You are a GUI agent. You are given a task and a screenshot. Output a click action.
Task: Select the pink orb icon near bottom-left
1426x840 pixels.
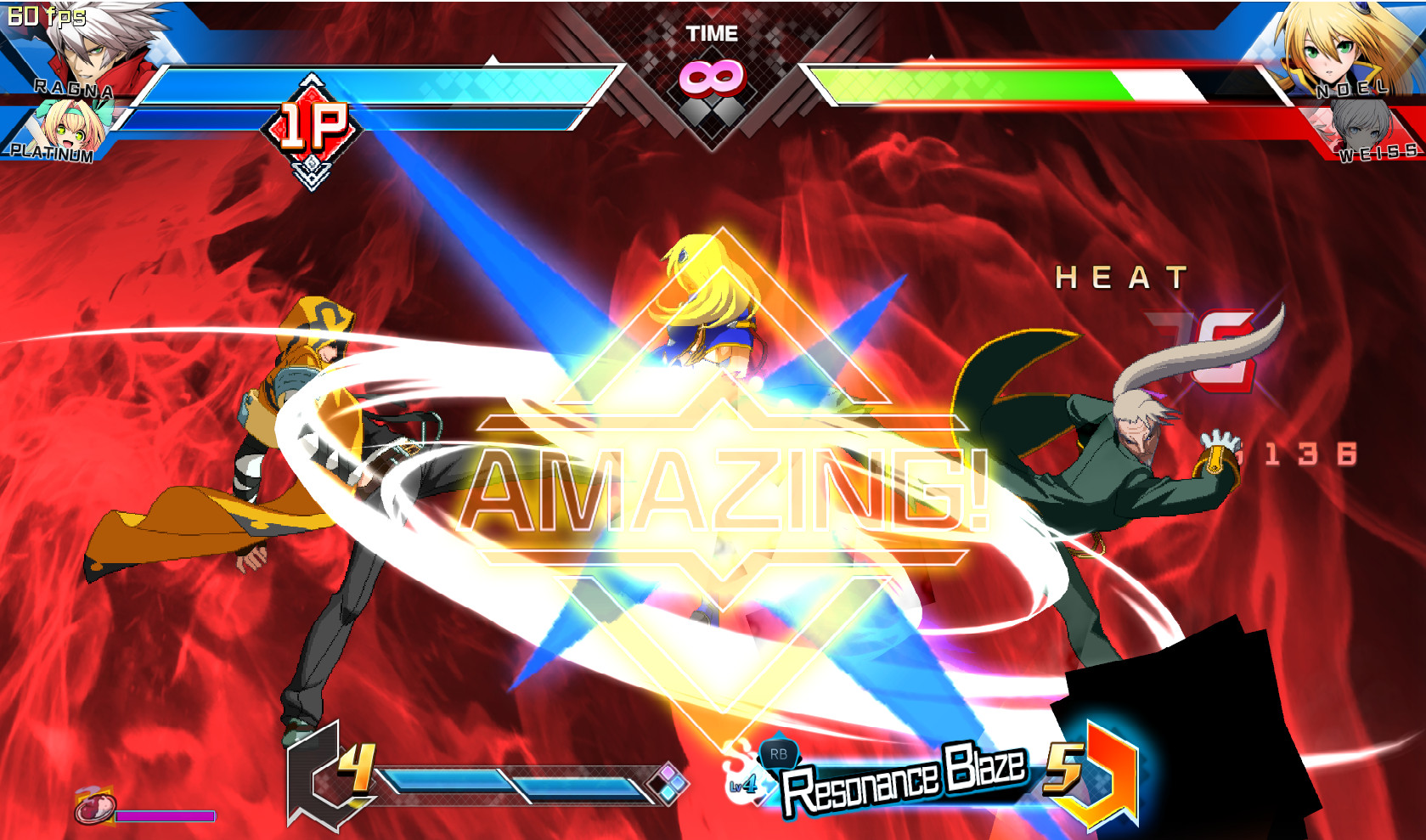coord(93,807)
